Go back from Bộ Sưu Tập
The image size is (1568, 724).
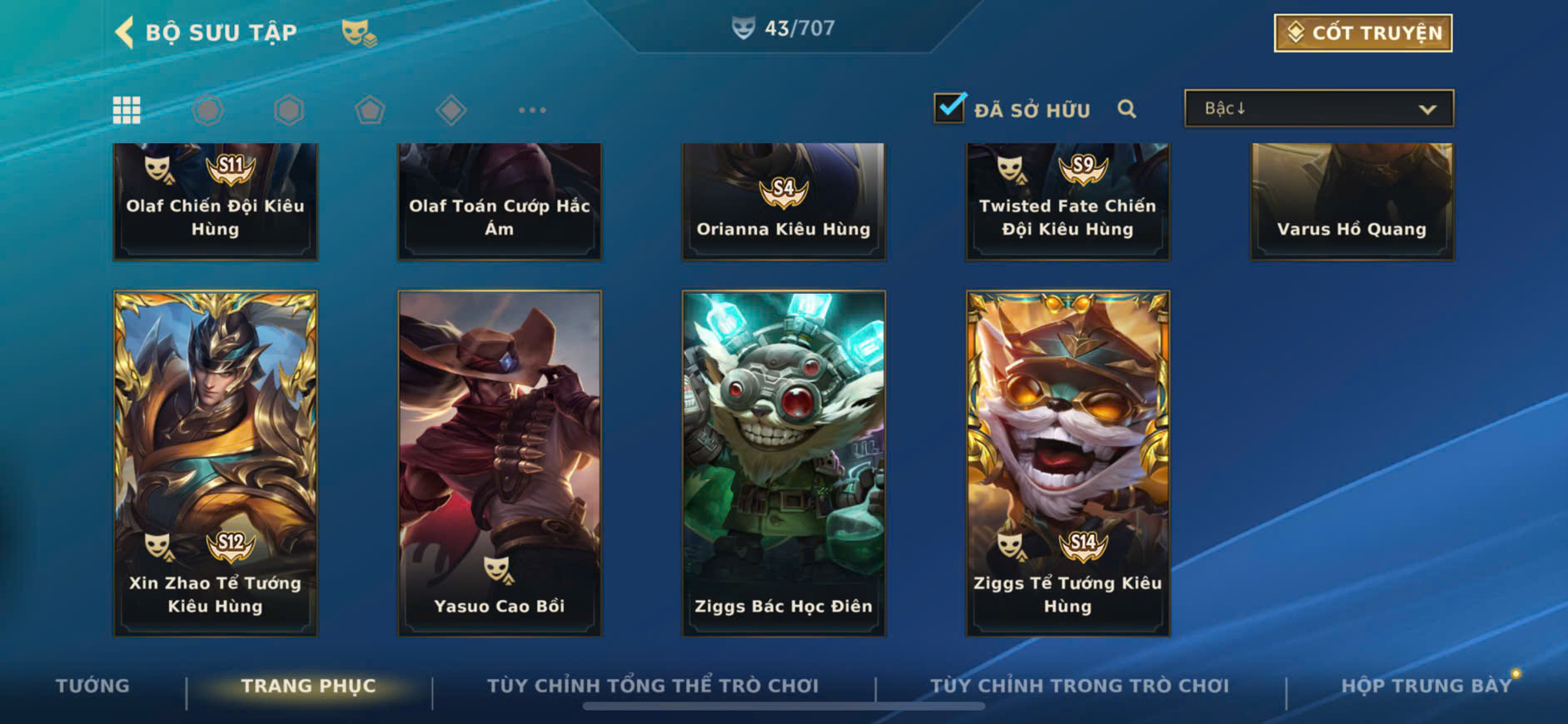[x=125, y=33]
